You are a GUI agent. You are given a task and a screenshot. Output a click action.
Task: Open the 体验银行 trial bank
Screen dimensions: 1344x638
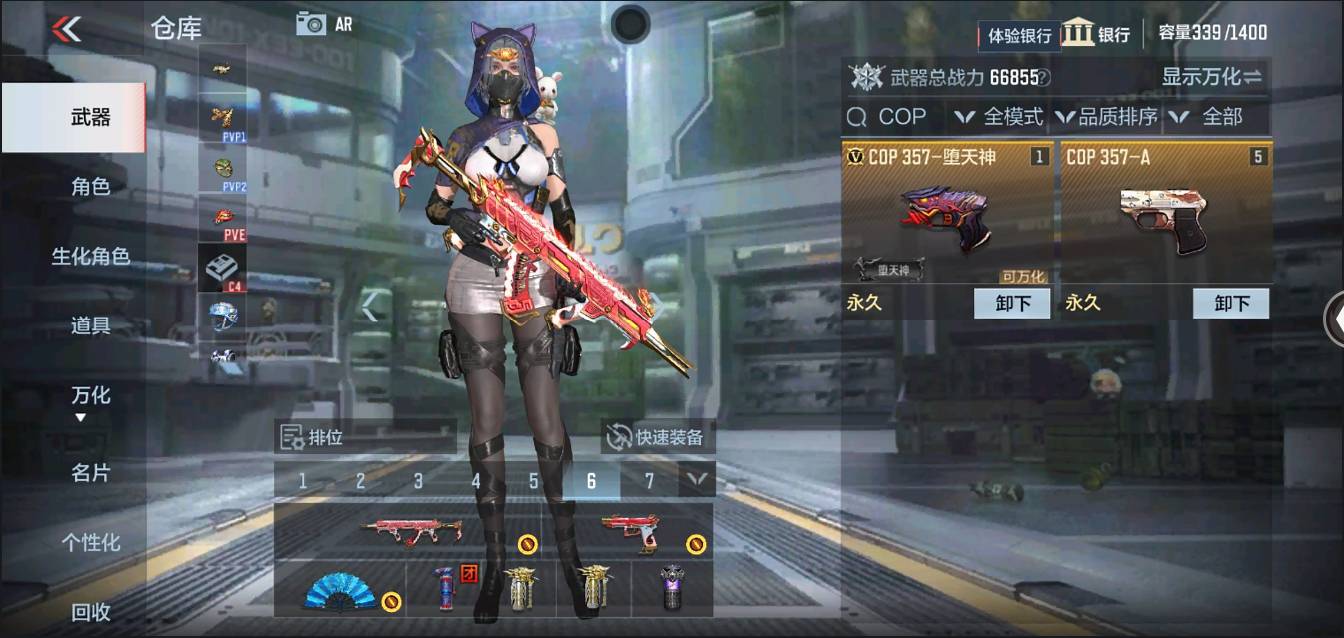(x=1019, y=35)
